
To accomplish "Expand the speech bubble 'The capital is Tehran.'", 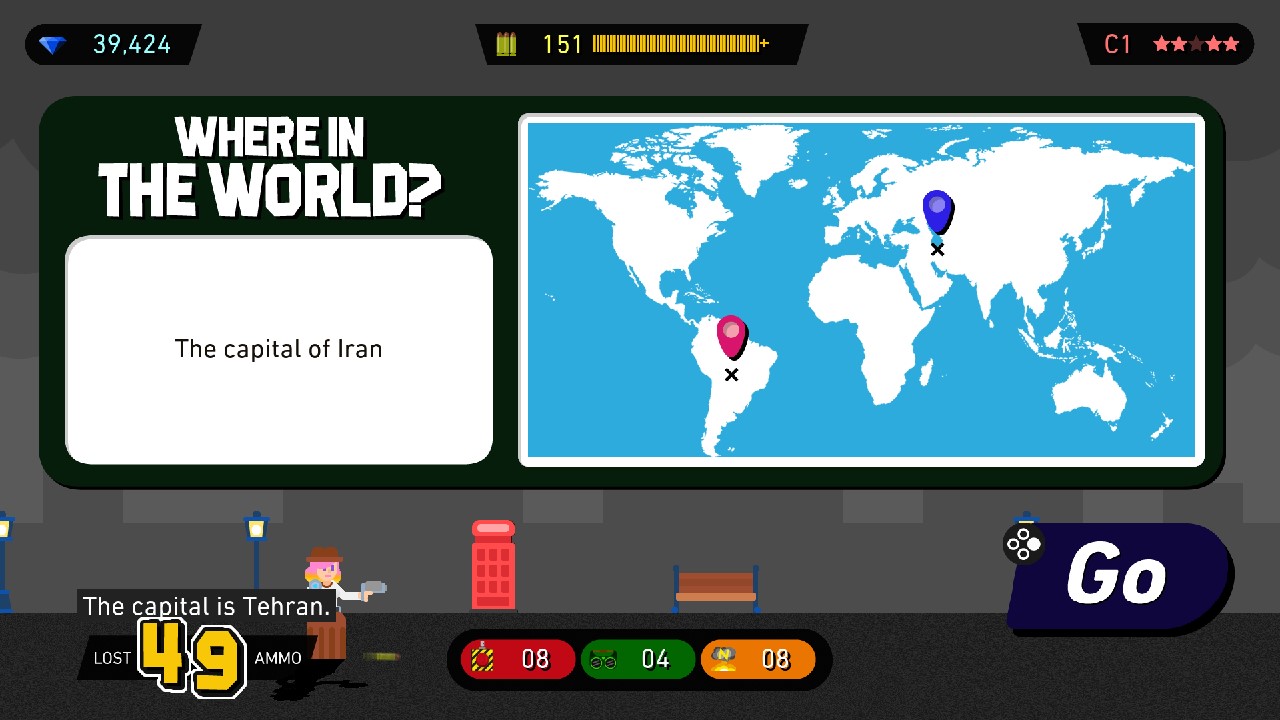I will (x=205, y=606).
